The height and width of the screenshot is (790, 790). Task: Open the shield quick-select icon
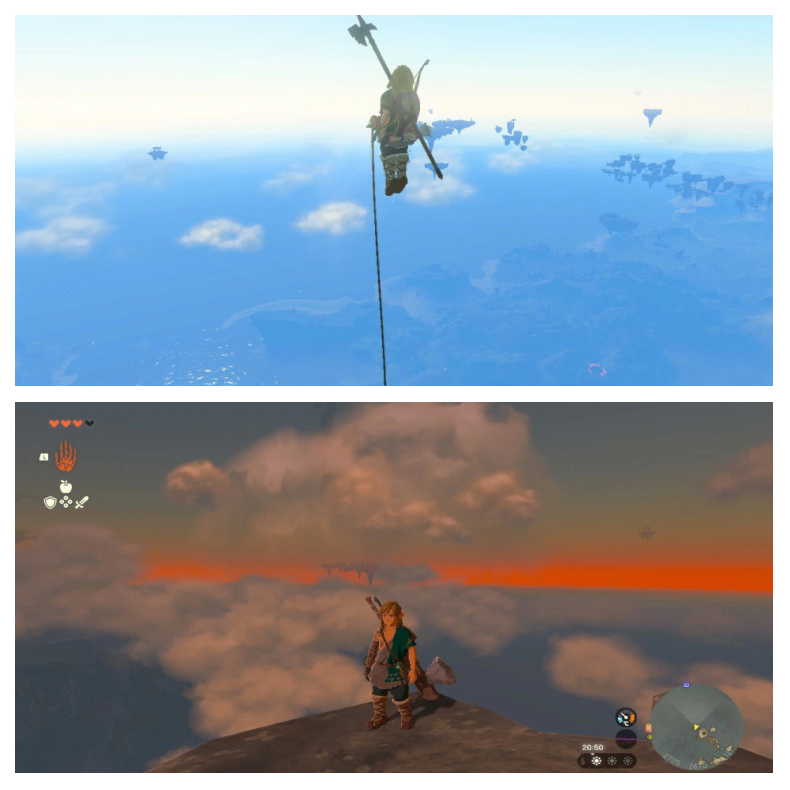click(x=50, y=502)
